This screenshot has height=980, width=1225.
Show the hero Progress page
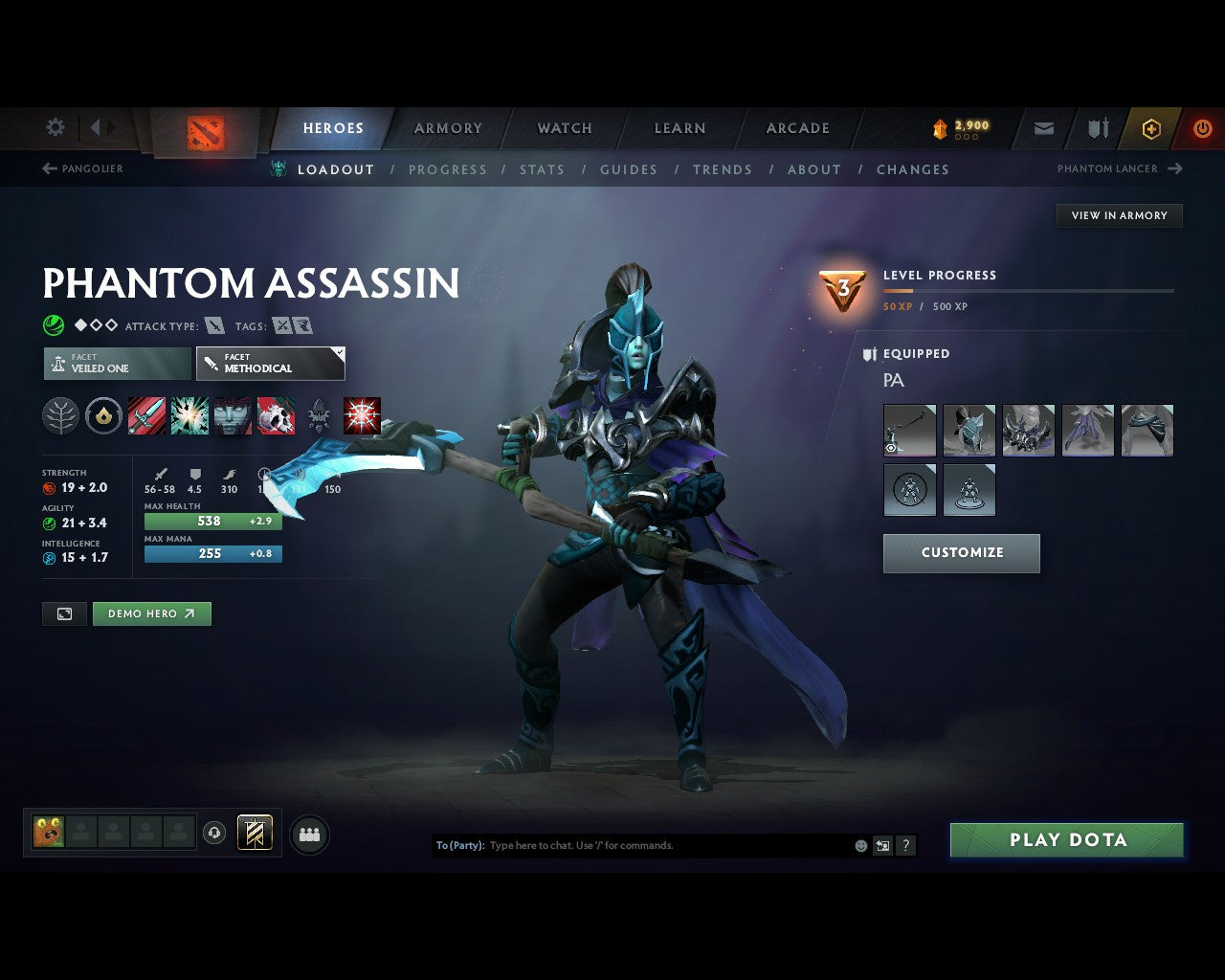[447, 169]
